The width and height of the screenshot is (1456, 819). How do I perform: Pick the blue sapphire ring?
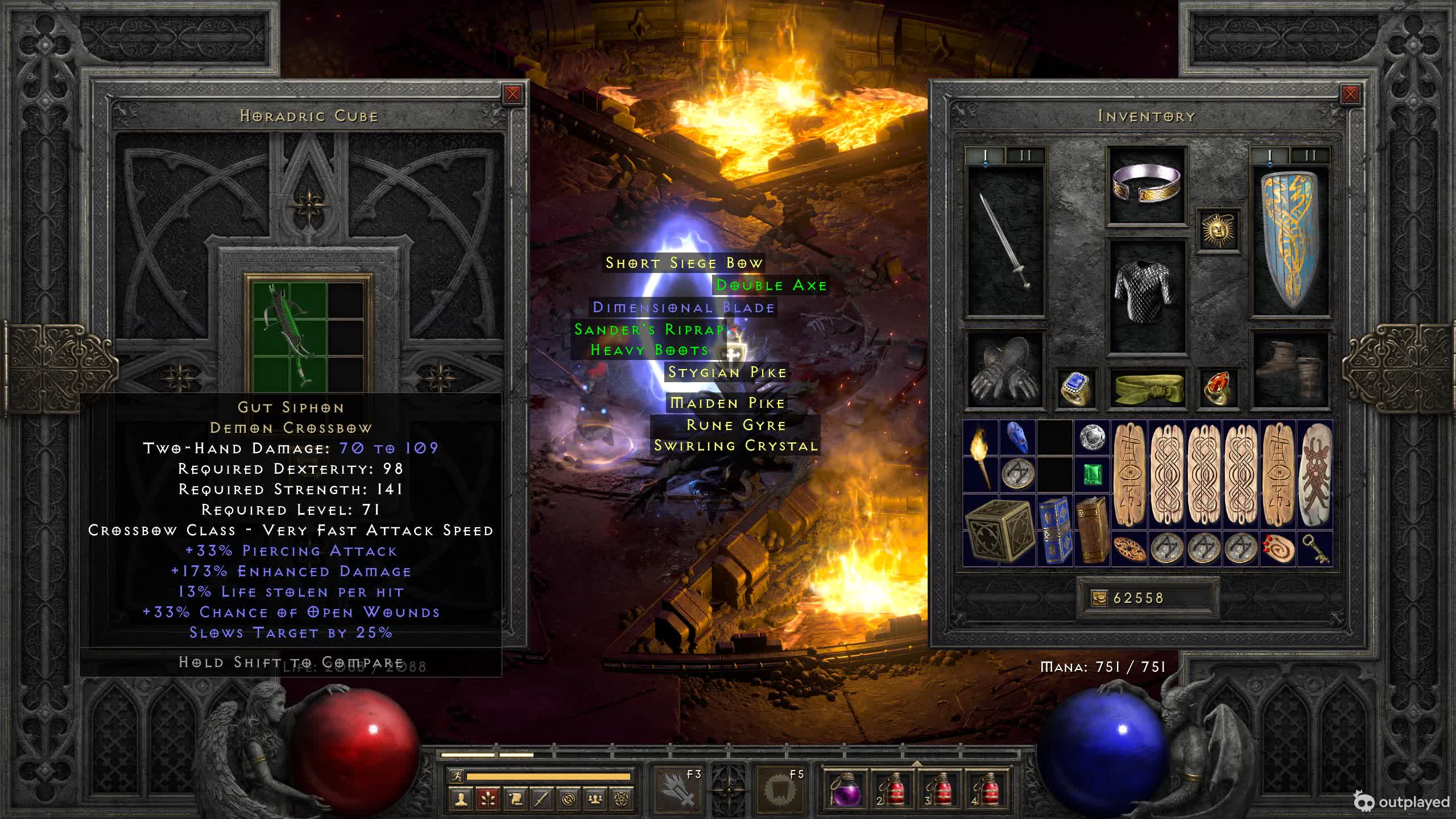(x=1076, y=388)
